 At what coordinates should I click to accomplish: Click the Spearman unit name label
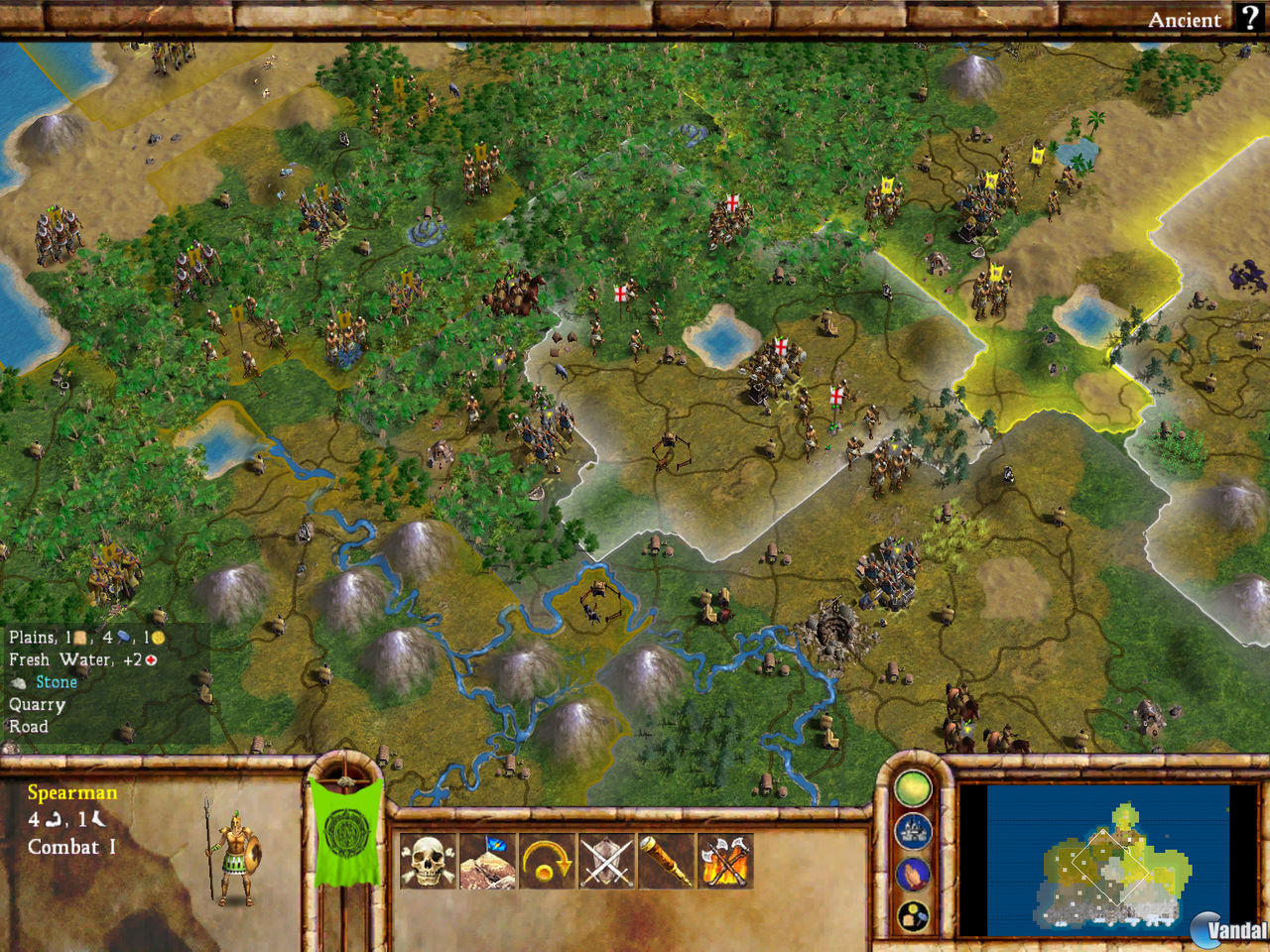click(73, 792)
